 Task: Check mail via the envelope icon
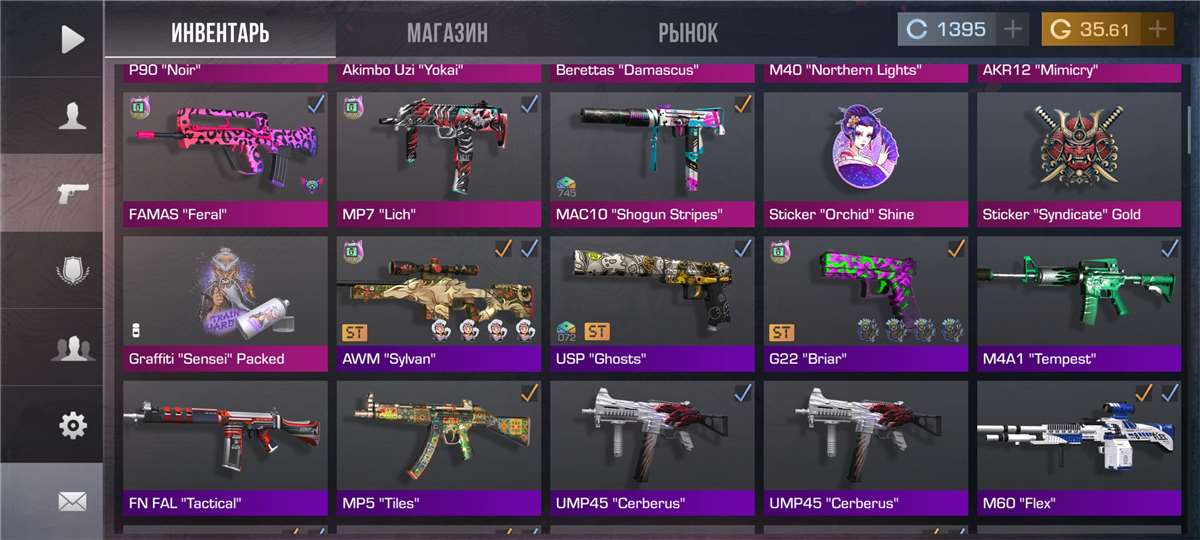pos(72,502)
